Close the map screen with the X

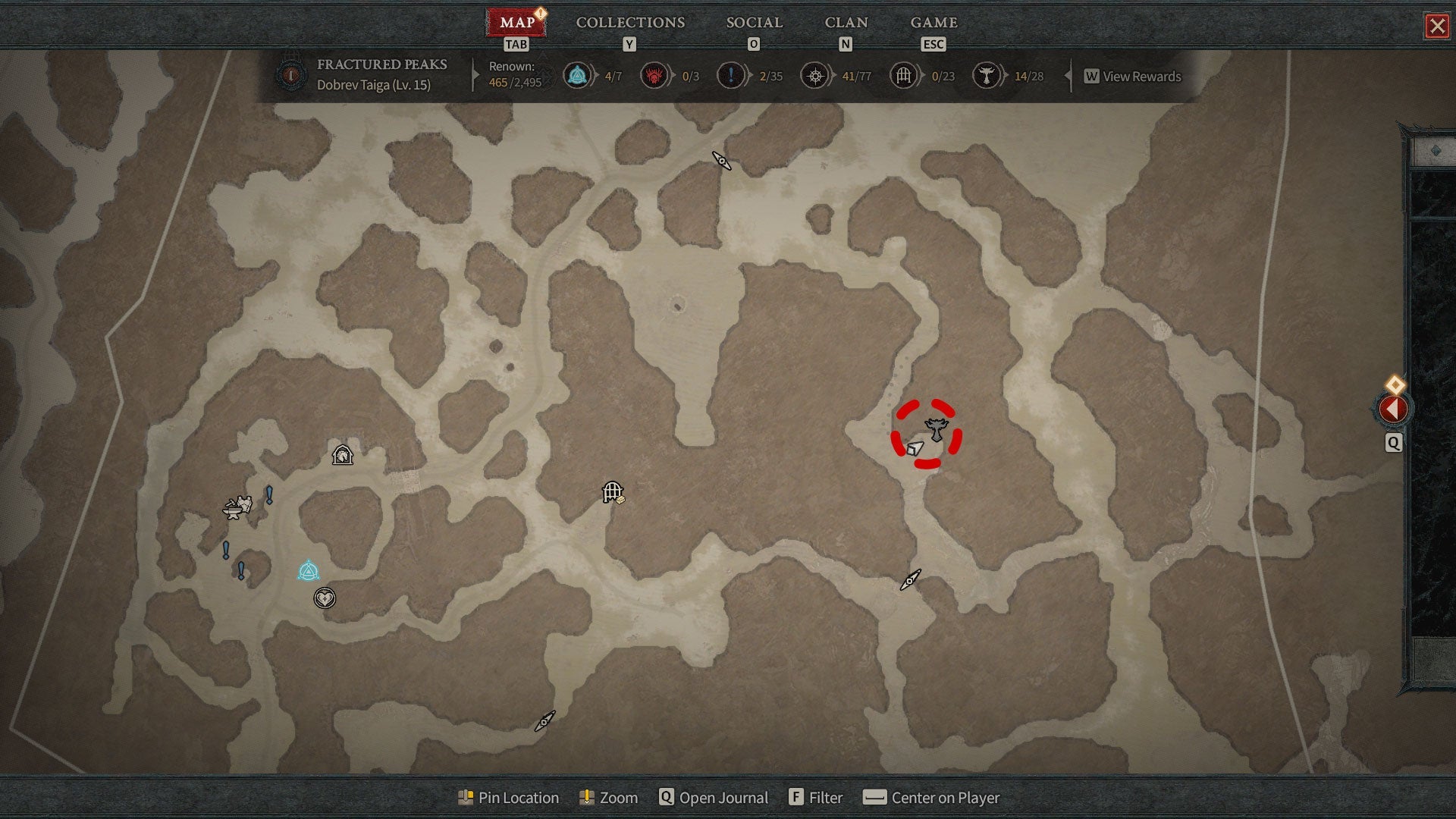tap(1437, 27)
